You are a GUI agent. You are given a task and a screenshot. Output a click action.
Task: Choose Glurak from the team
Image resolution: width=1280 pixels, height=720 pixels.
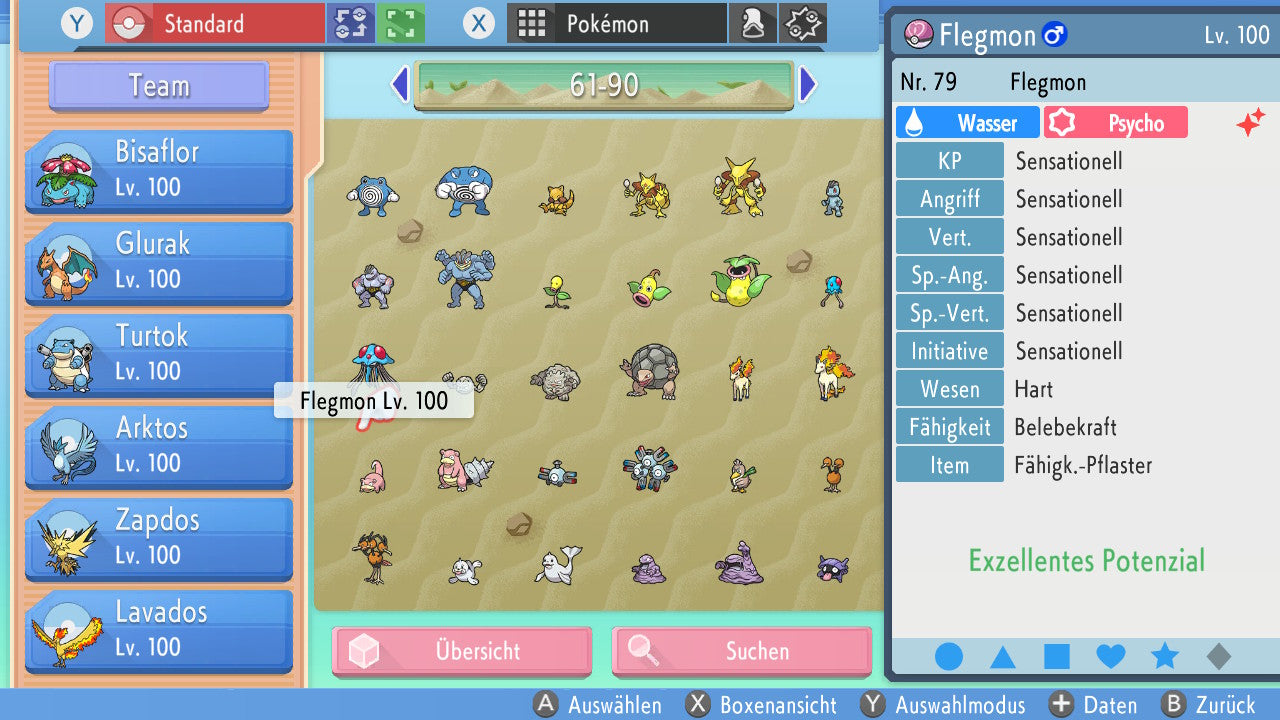[x=160, y=262]
